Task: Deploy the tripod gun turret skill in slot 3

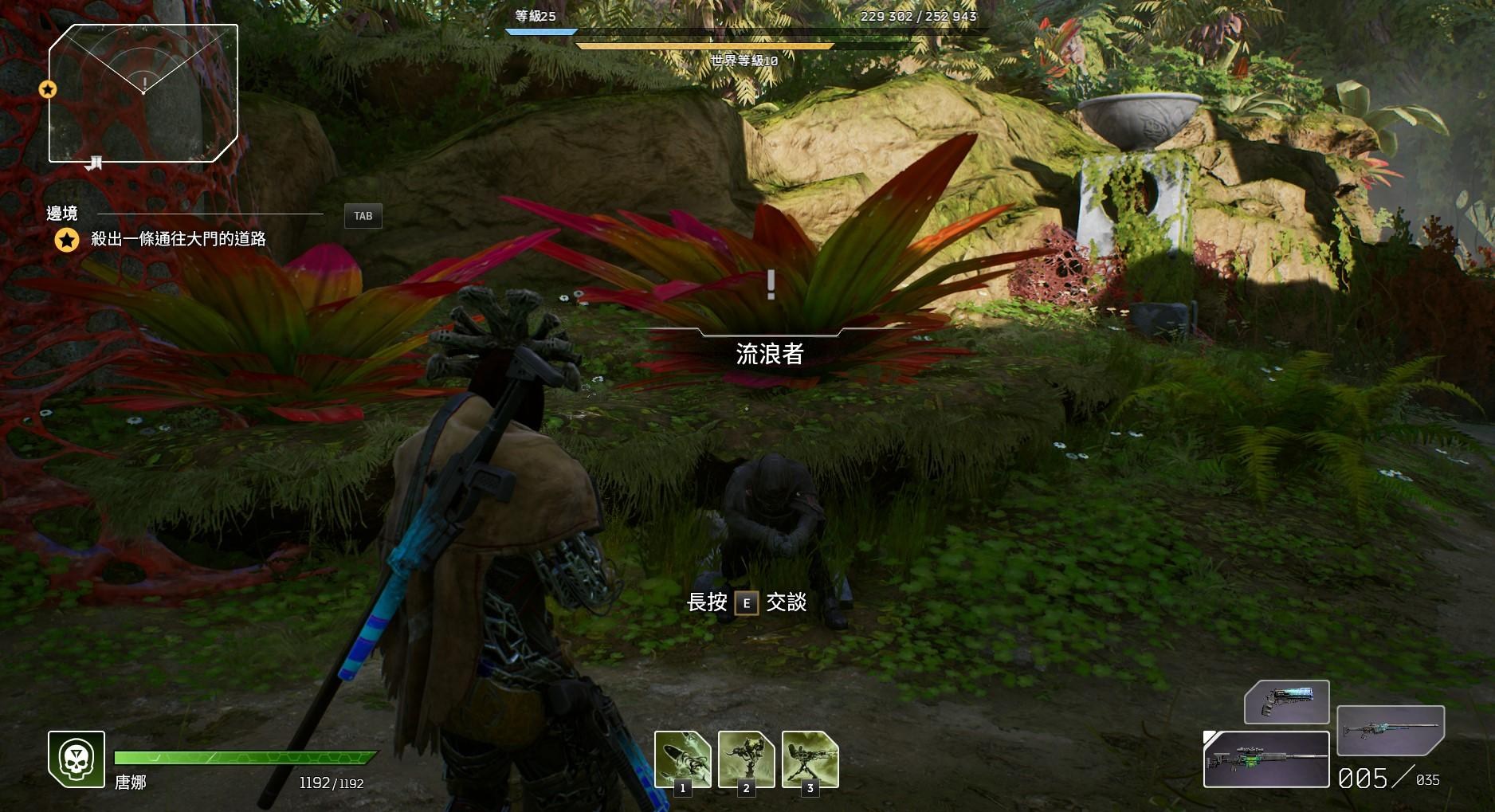Action: point(810,759)
